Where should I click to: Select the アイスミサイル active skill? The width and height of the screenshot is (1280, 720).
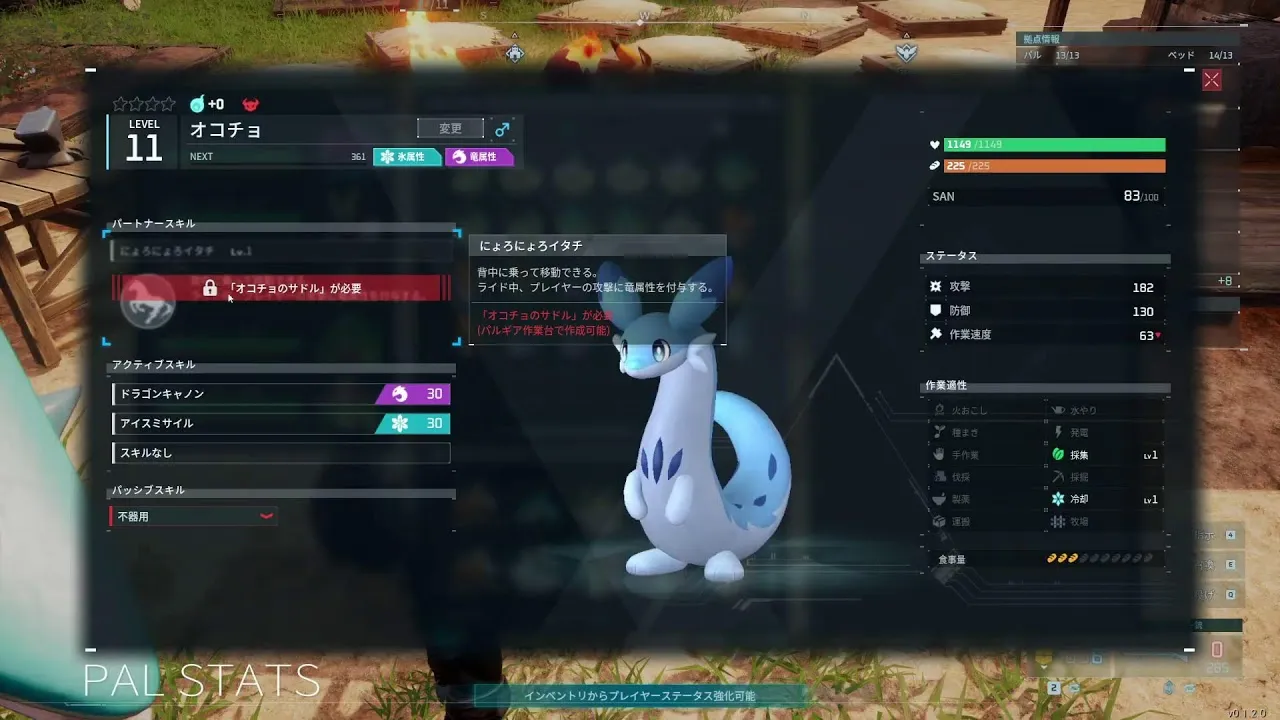pos(281,423)
